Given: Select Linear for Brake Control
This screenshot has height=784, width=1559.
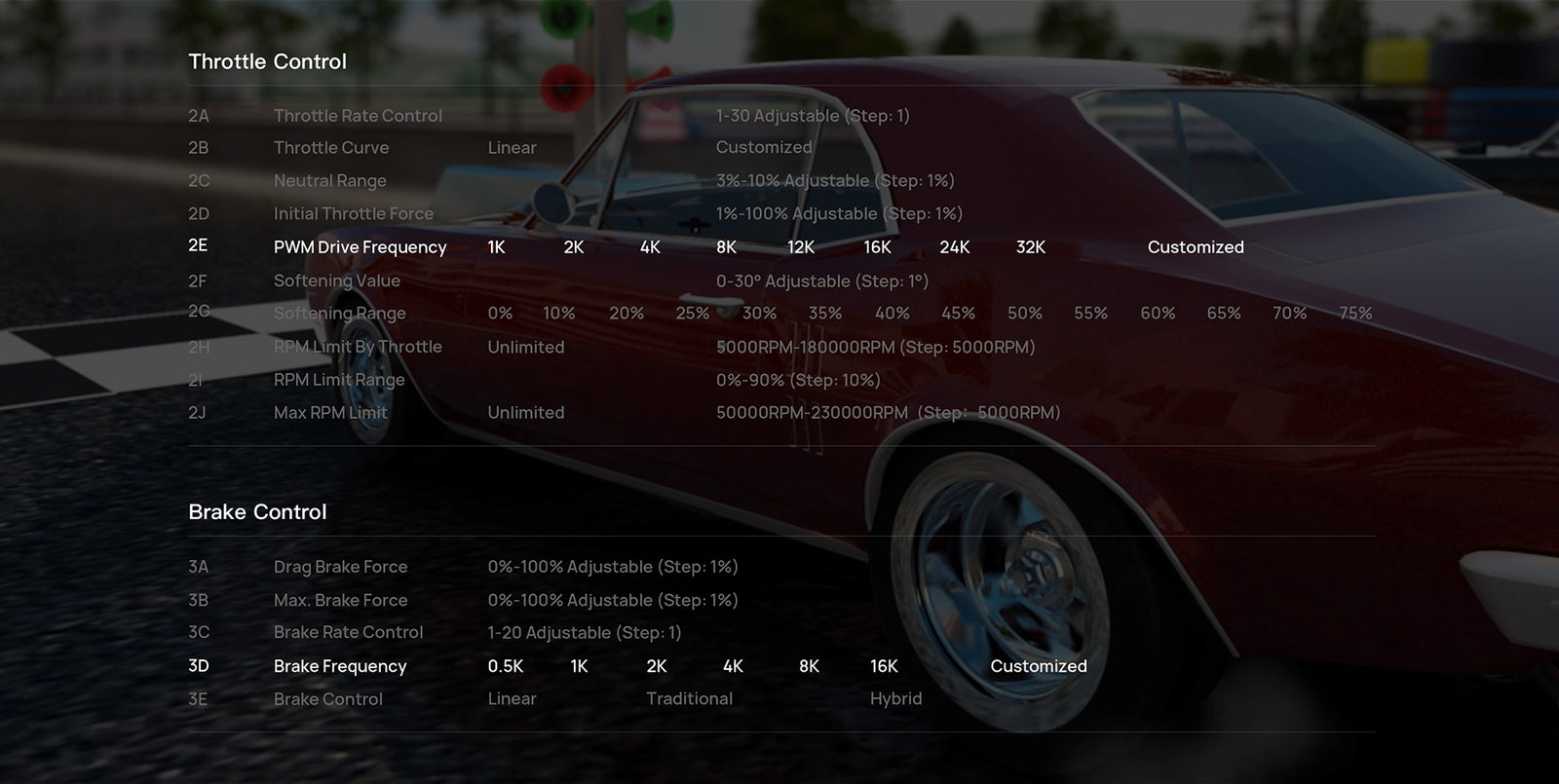Looking at the screenshot, I should click(x=512, y=699).
